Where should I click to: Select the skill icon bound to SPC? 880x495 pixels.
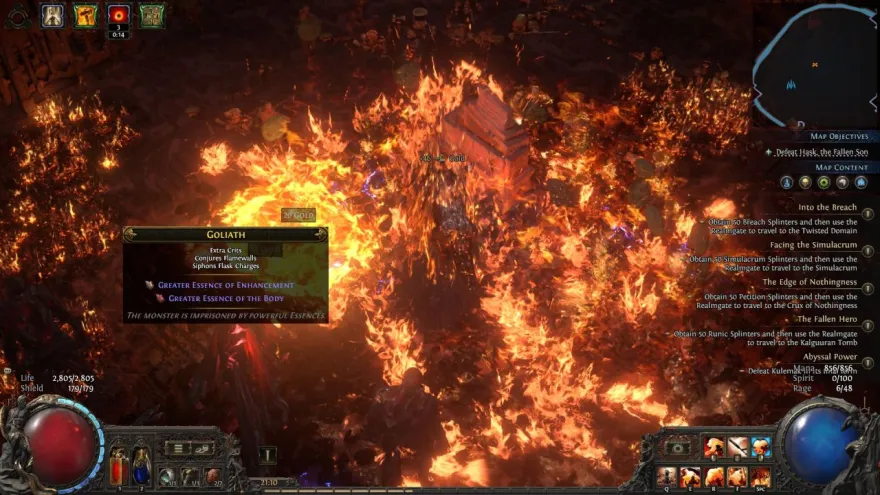coord(761,476)
